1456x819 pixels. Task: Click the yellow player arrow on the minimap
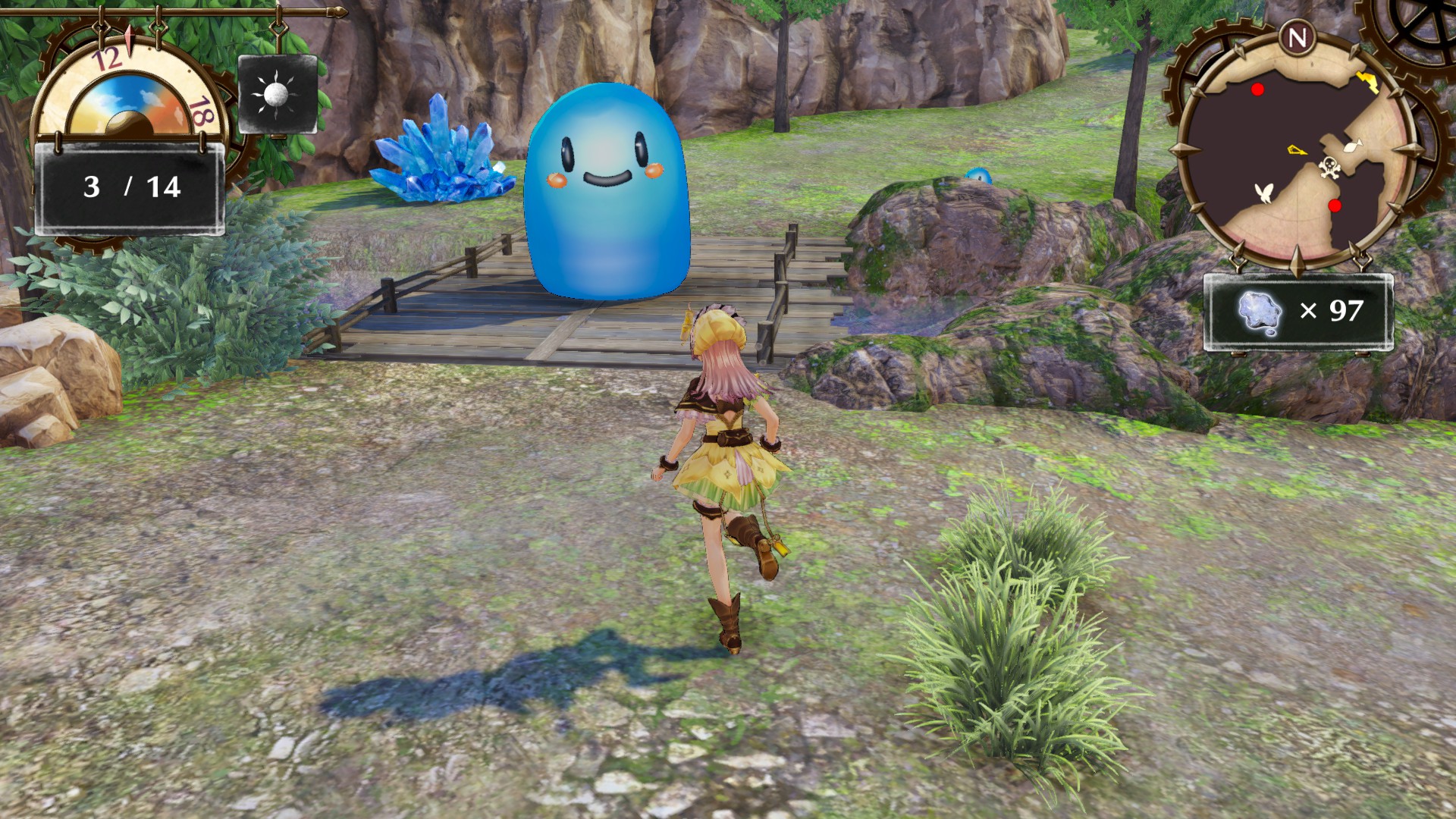(1298, 150)
